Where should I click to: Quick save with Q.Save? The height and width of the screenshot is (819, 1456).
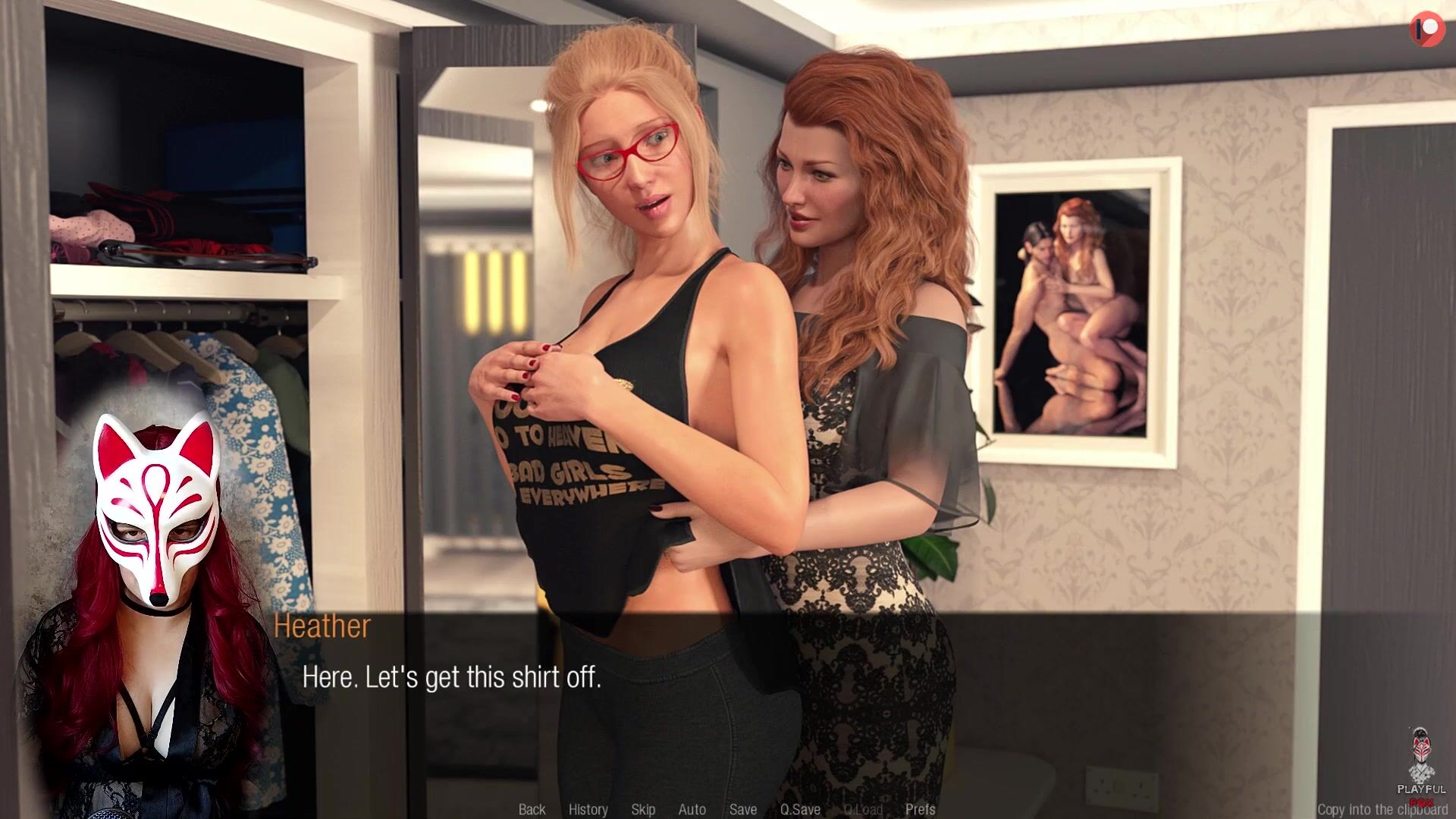coord(800,809)
